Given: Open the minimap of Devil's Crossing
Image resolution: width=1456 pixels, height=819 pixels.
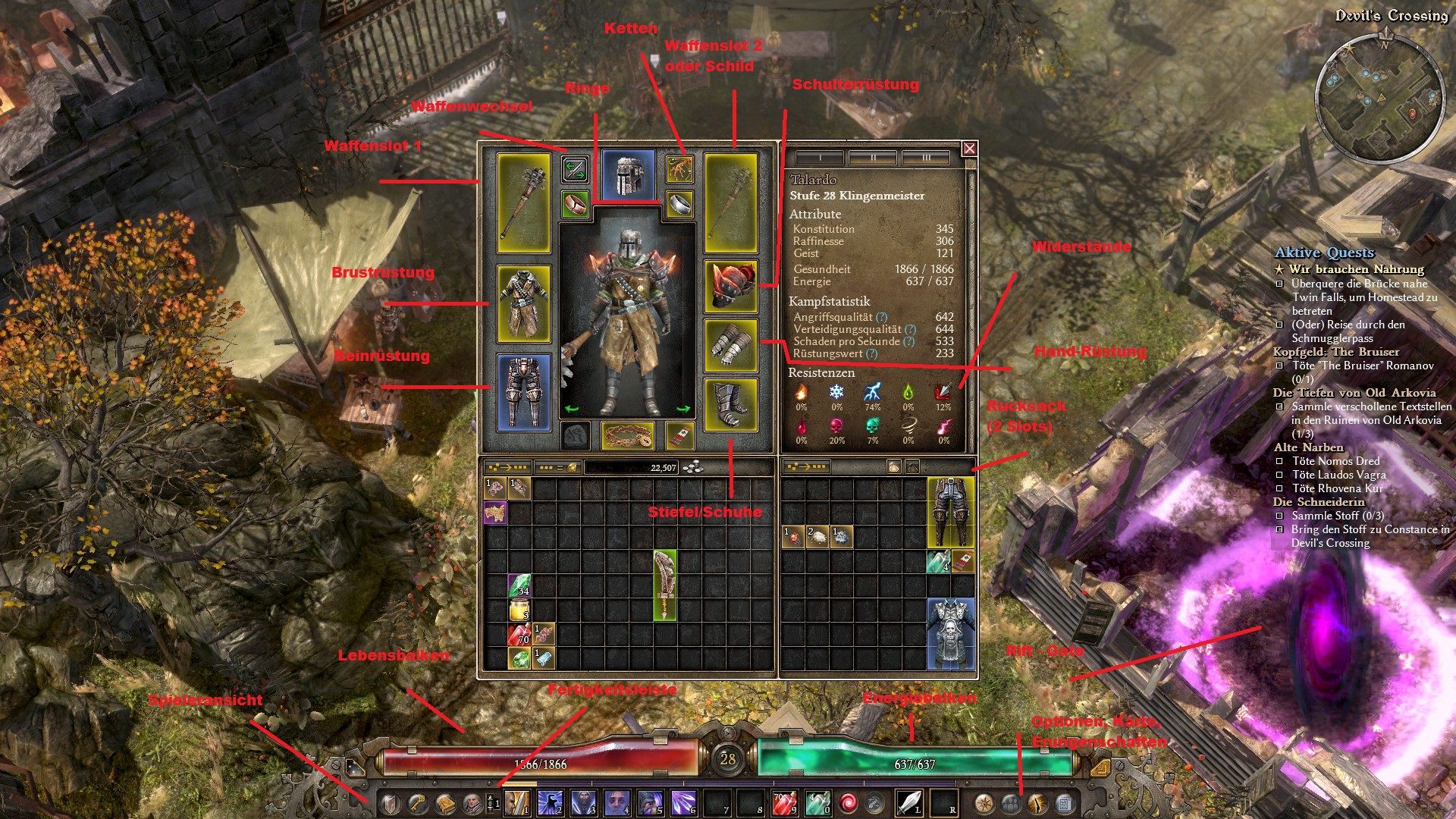Looking at the screenshot, I should pyautogui.click(x=1379, y=97).
